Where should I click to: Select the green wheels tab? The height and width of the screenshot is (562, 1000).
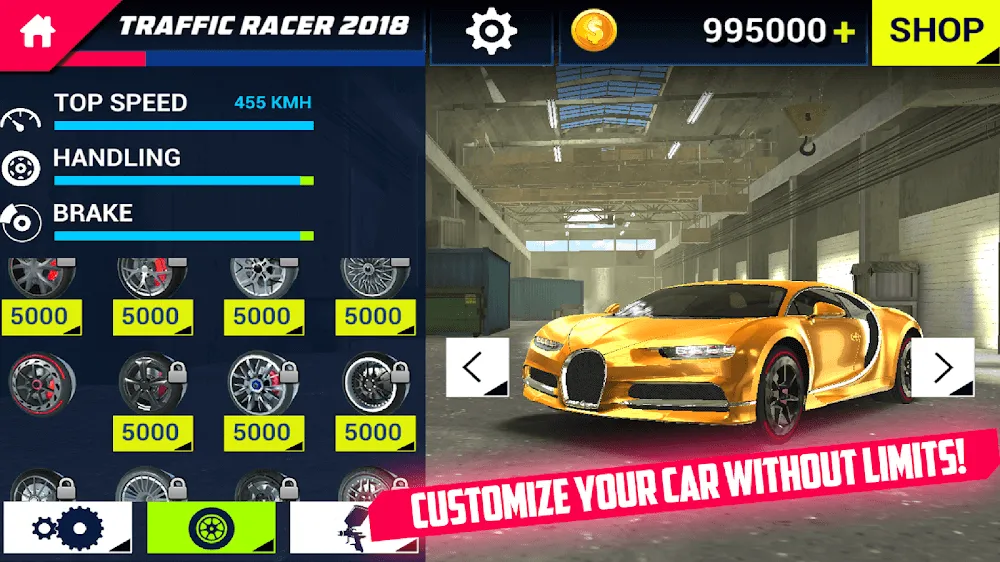click(210, 527)
